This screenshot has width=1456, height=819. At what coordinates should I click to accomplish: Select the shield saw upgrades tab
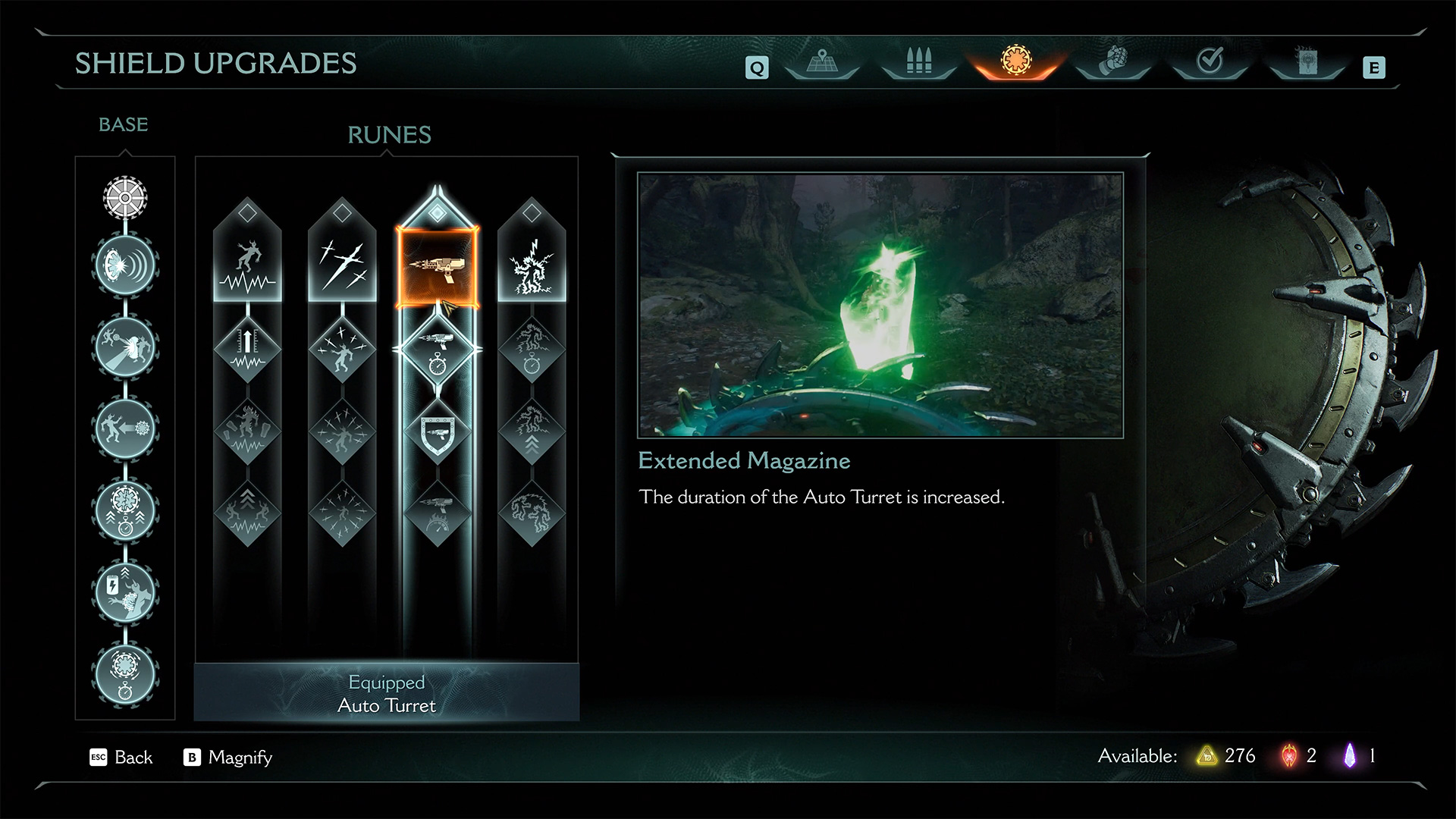1015,60
